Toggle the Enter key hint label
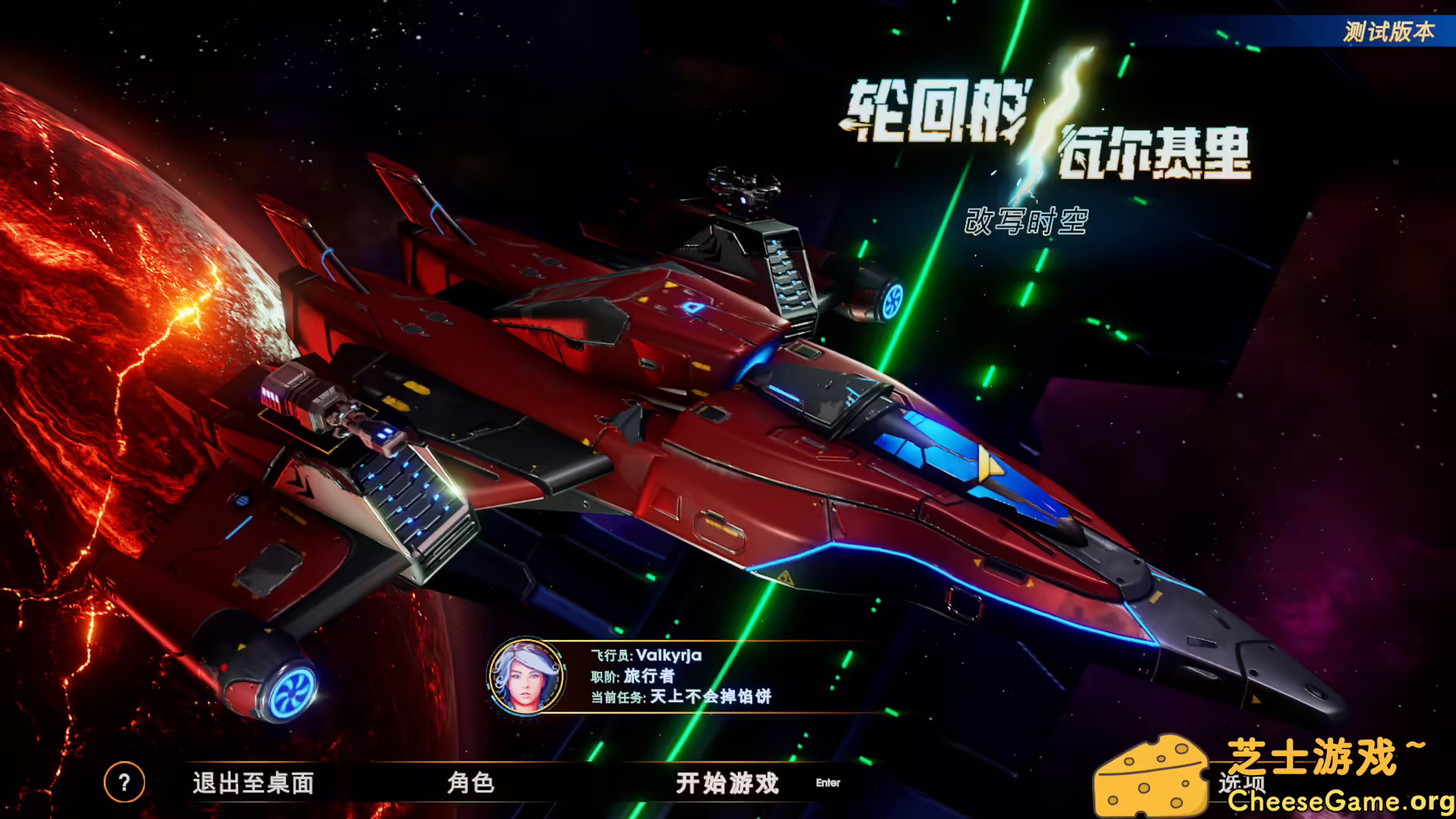Viewport: 1456px width, 819px height. point(827,784)
